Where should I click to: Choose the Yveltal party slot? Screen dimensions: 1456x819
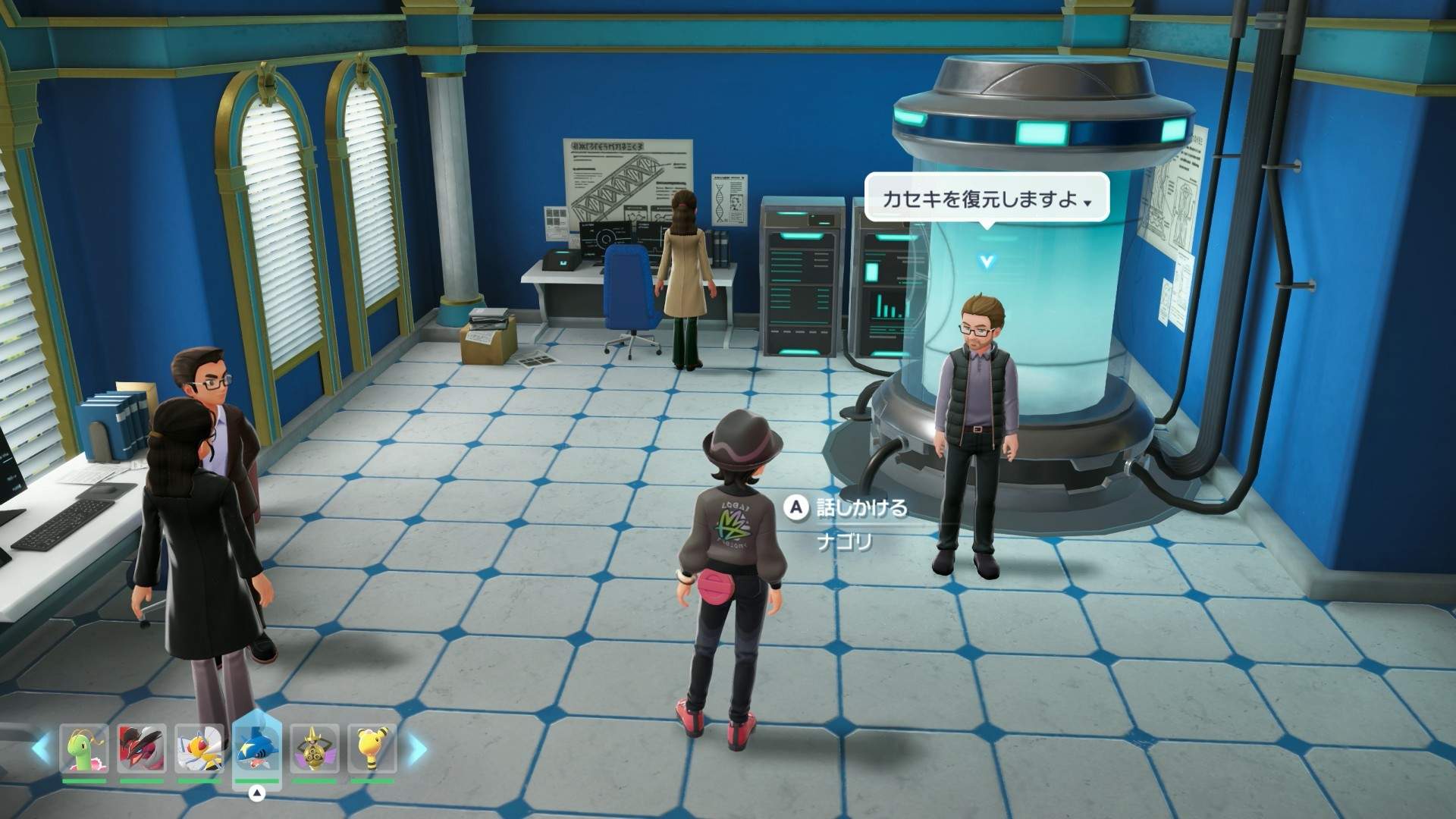142,749
